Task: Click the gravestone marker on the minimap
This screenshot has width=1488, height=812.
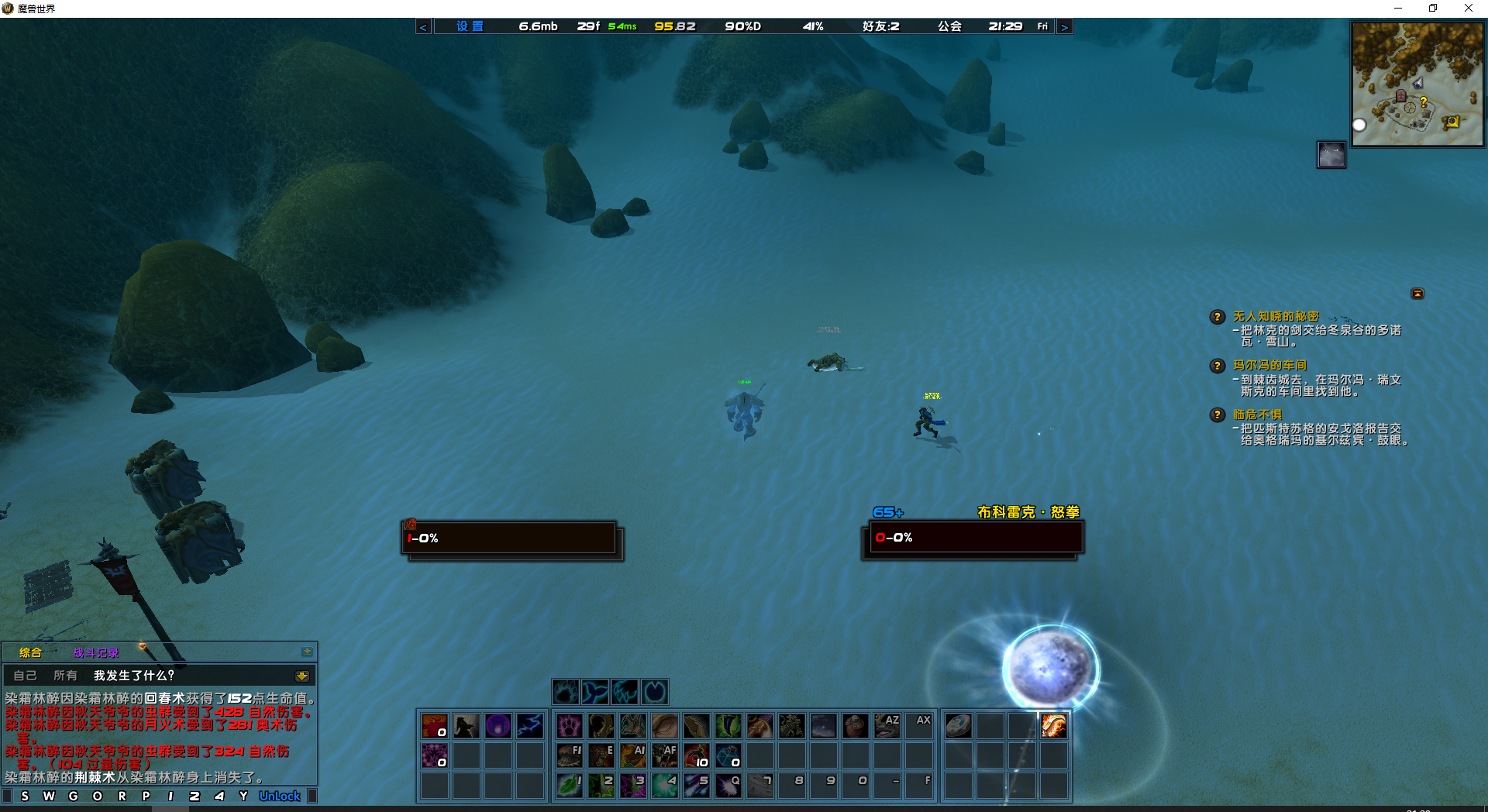Action: (1400, 96)
